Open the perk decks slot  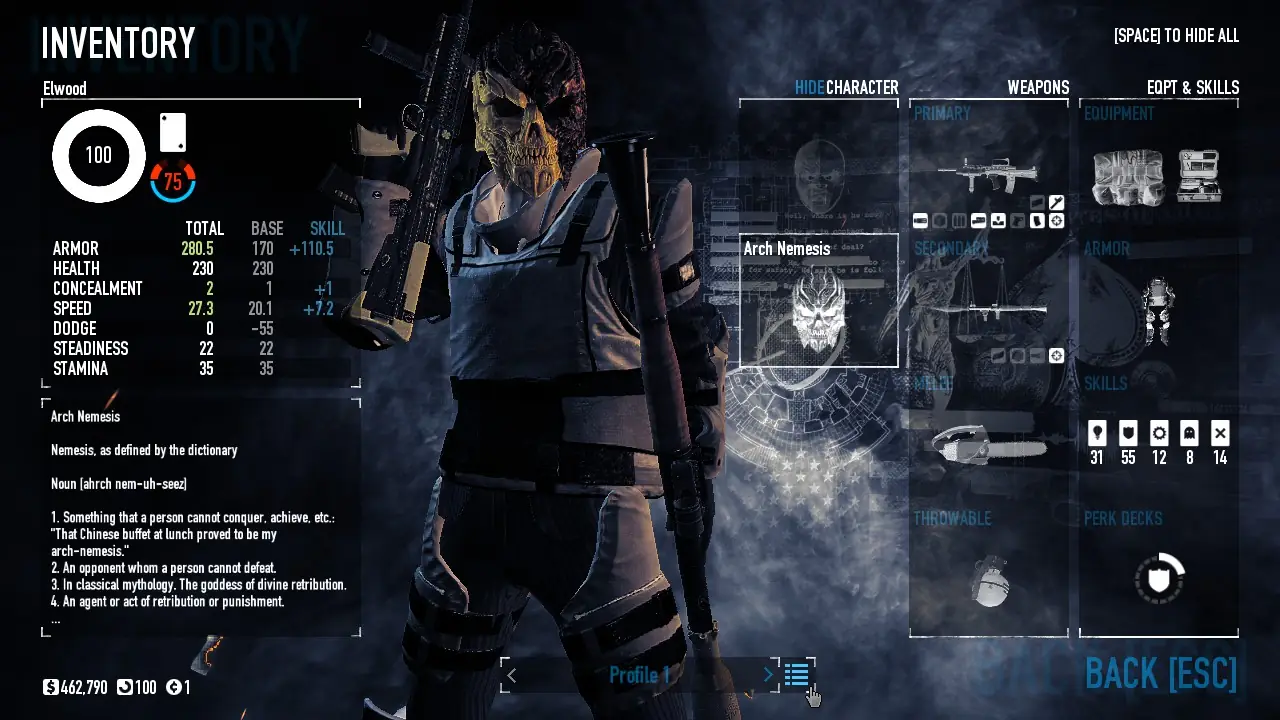point(1159,578)
